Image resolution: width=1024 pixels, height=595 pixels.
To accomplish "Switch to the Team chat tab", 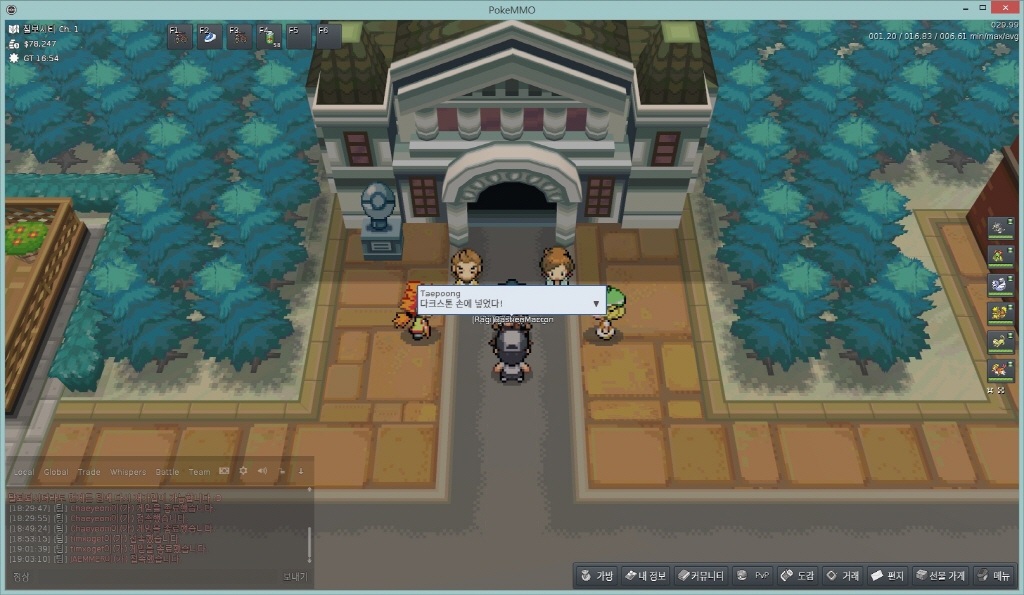I will (x=199, y=472).
